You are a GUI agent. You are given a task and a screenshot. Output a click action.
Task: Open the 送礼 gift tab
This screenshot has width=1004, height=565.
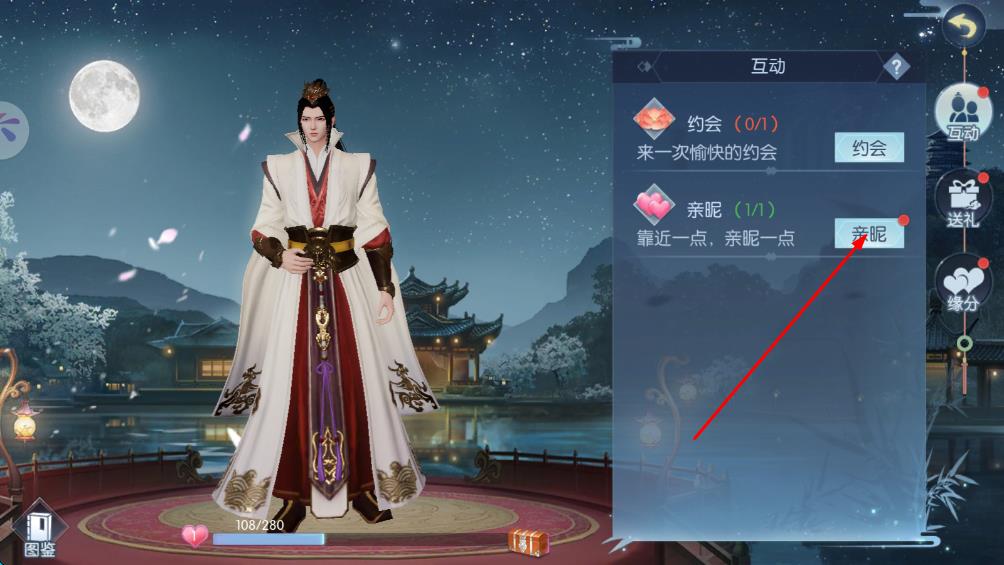[x=963, y=200]
